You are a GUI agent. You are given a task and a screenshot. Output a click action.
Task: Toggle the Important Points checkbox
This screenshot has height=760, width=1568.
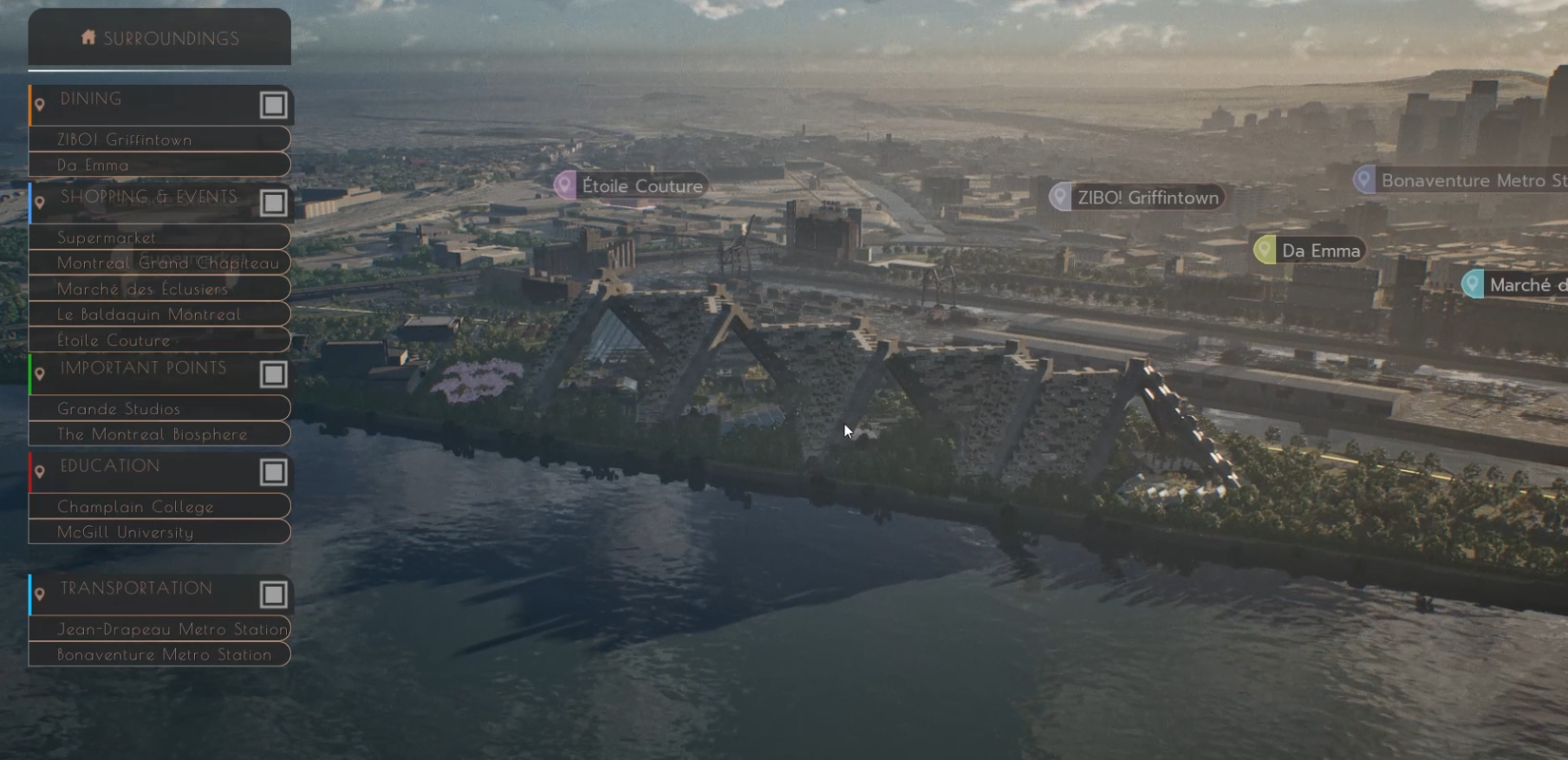tap(273, 374)
